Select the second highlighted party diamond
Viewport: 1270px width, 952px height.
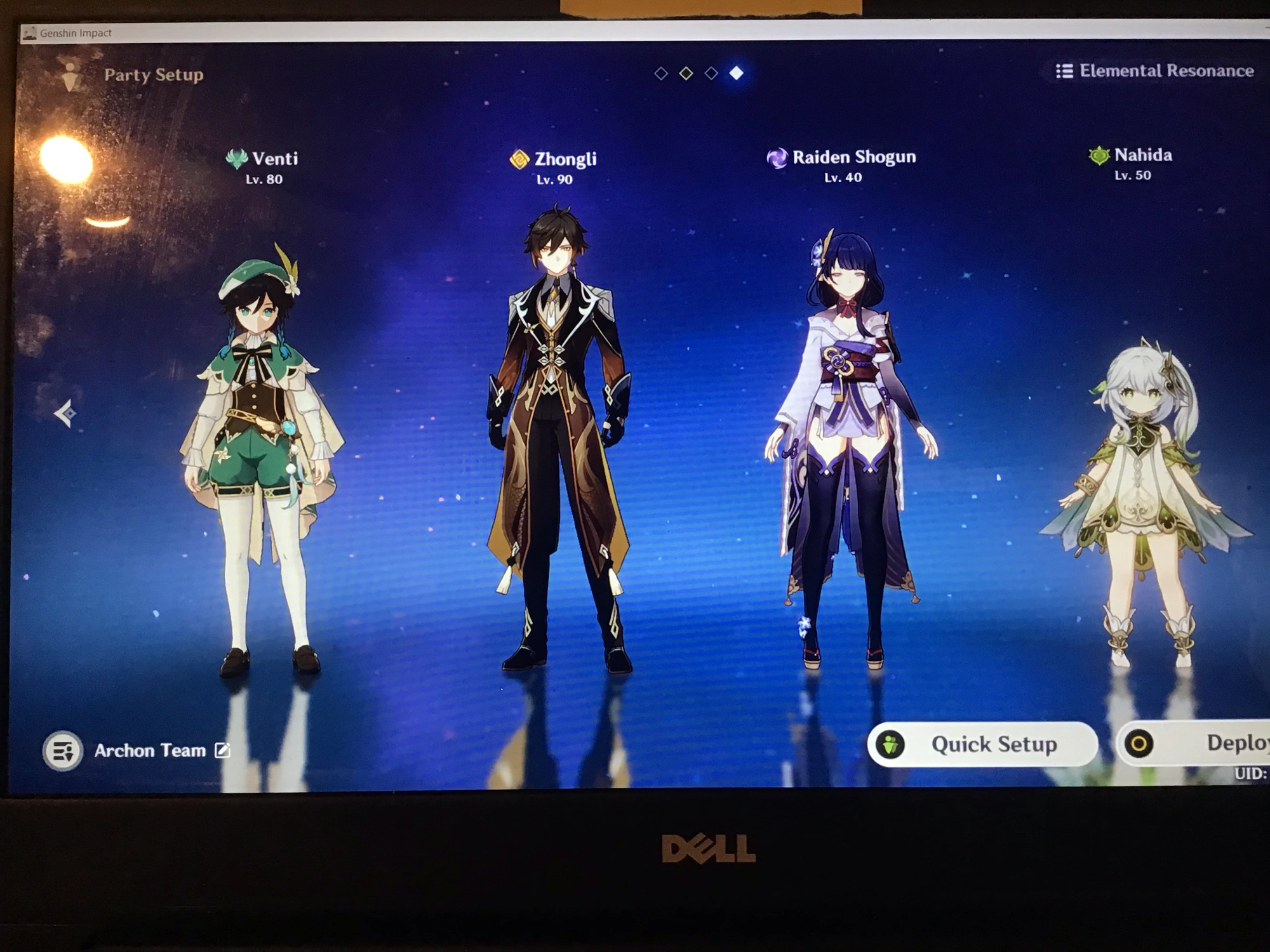pyautogui.click(x=685, y=72)
